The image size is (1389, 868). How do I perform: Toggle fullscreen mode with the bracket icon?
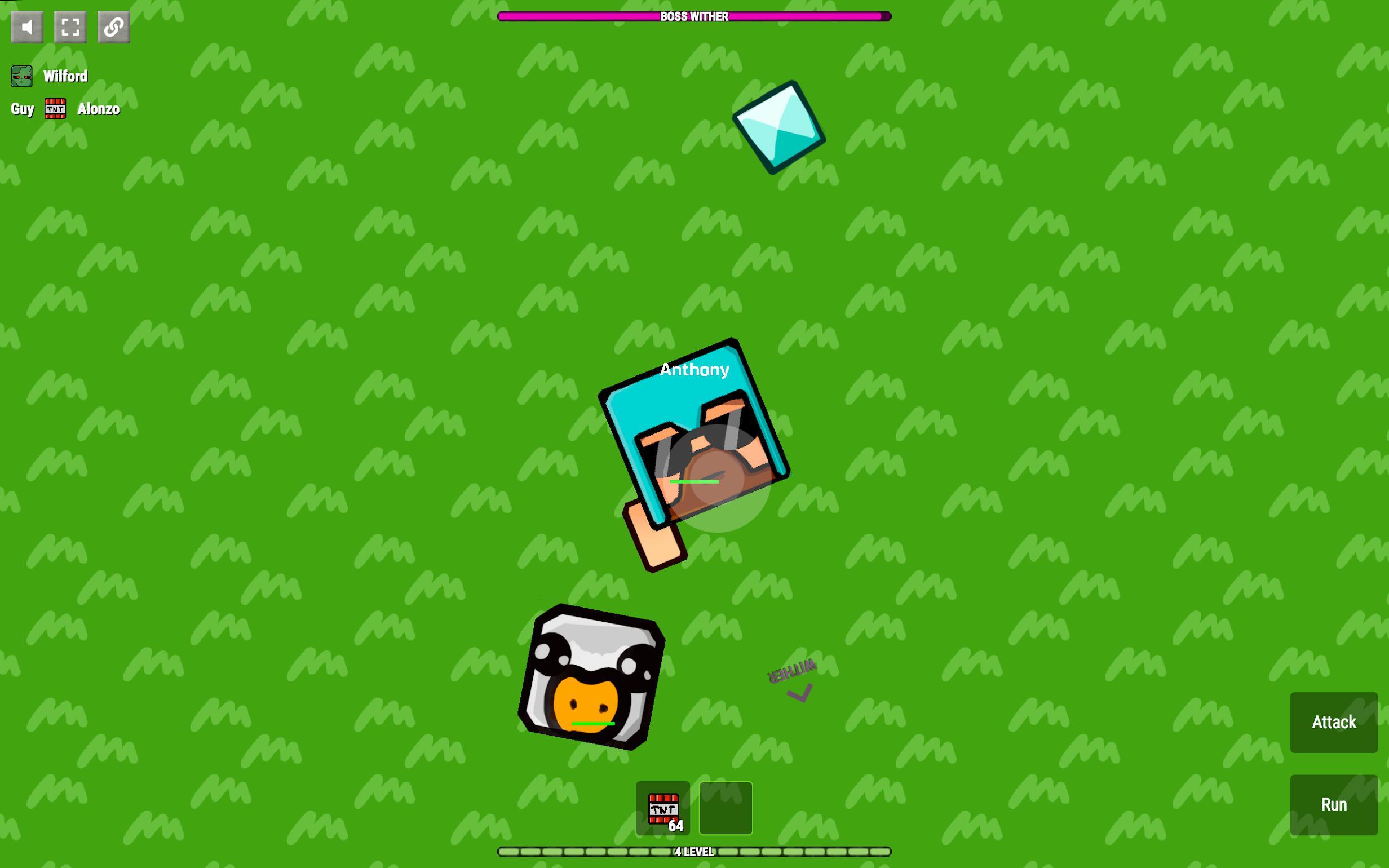pos(70,26)
